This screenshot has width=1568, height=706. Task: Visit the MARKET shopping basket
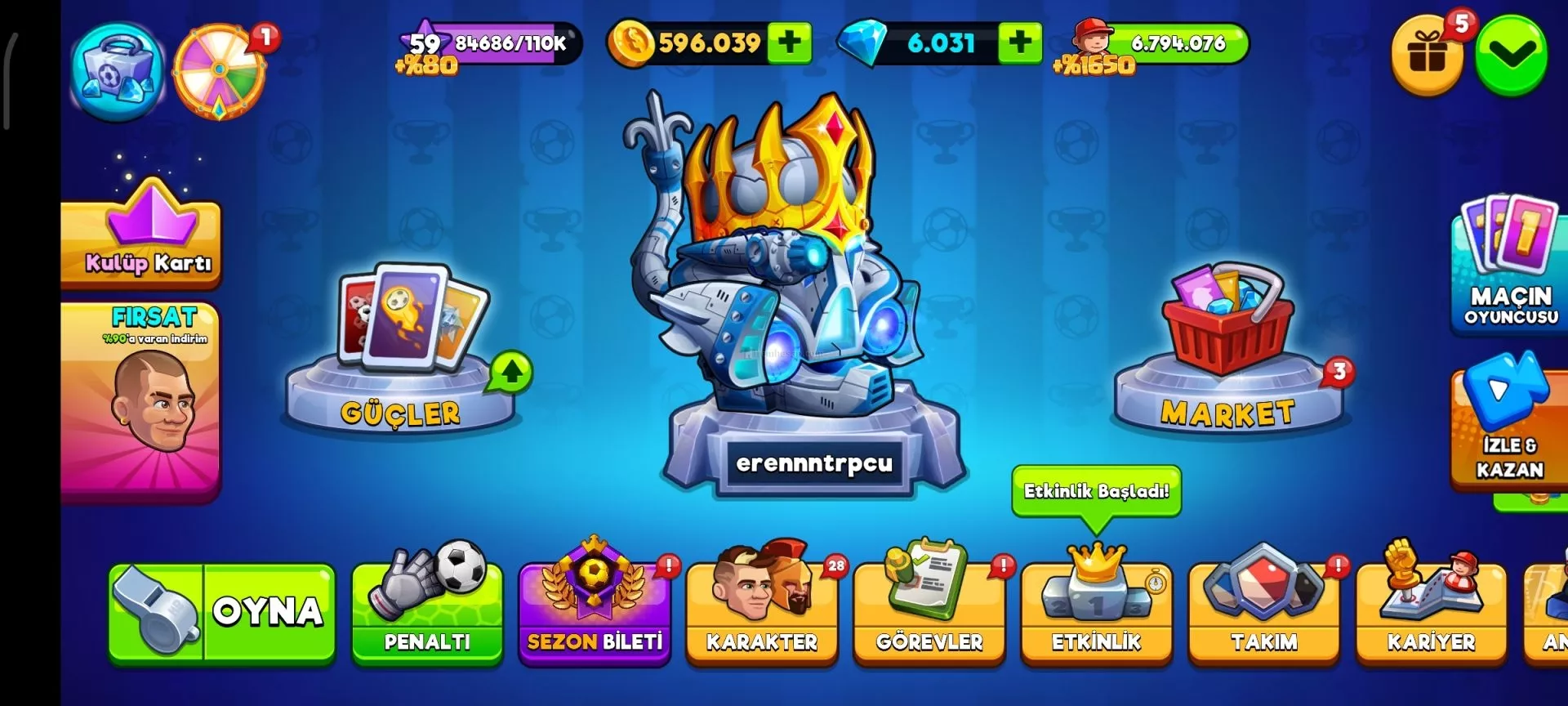click(1228, 351)
